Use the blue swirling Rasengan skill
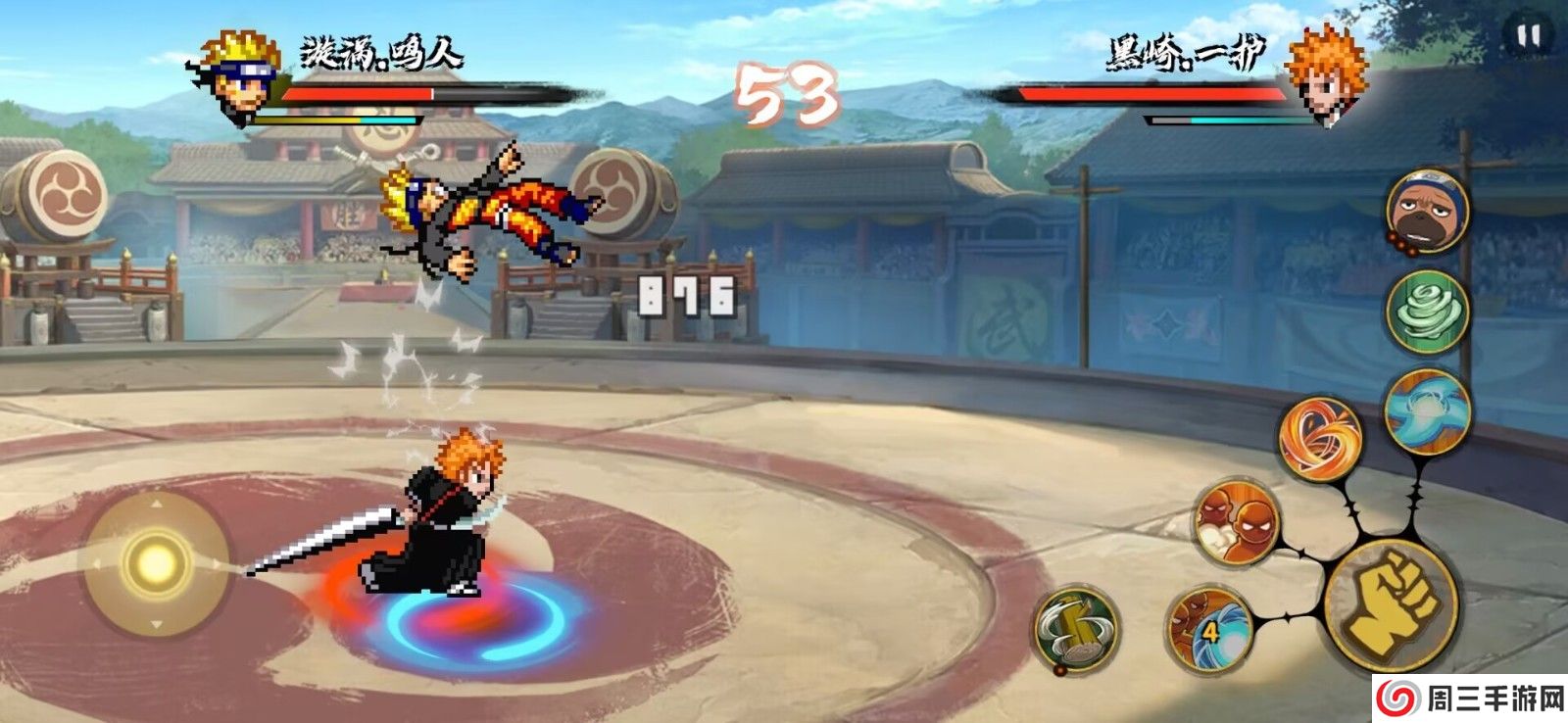Image resolution: width=1568 pixels, height=723 pixels. (x=1427, y=411)
